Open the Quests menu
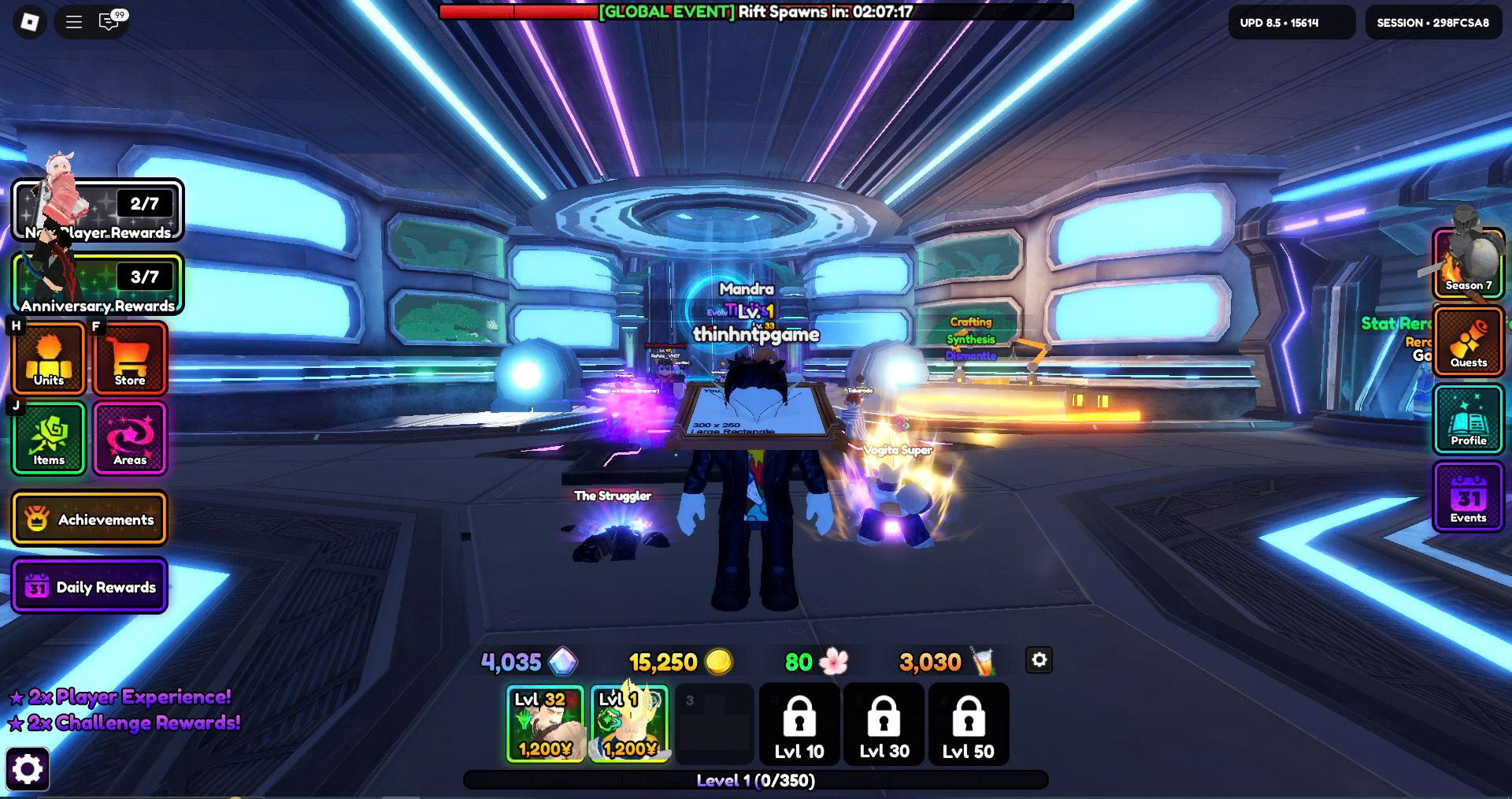 point(1468,341)
